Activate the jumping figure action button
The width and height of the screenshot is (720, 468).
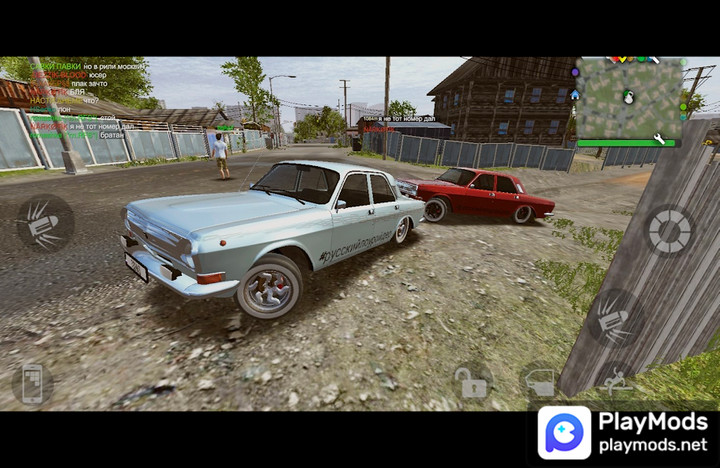(617, 381)
